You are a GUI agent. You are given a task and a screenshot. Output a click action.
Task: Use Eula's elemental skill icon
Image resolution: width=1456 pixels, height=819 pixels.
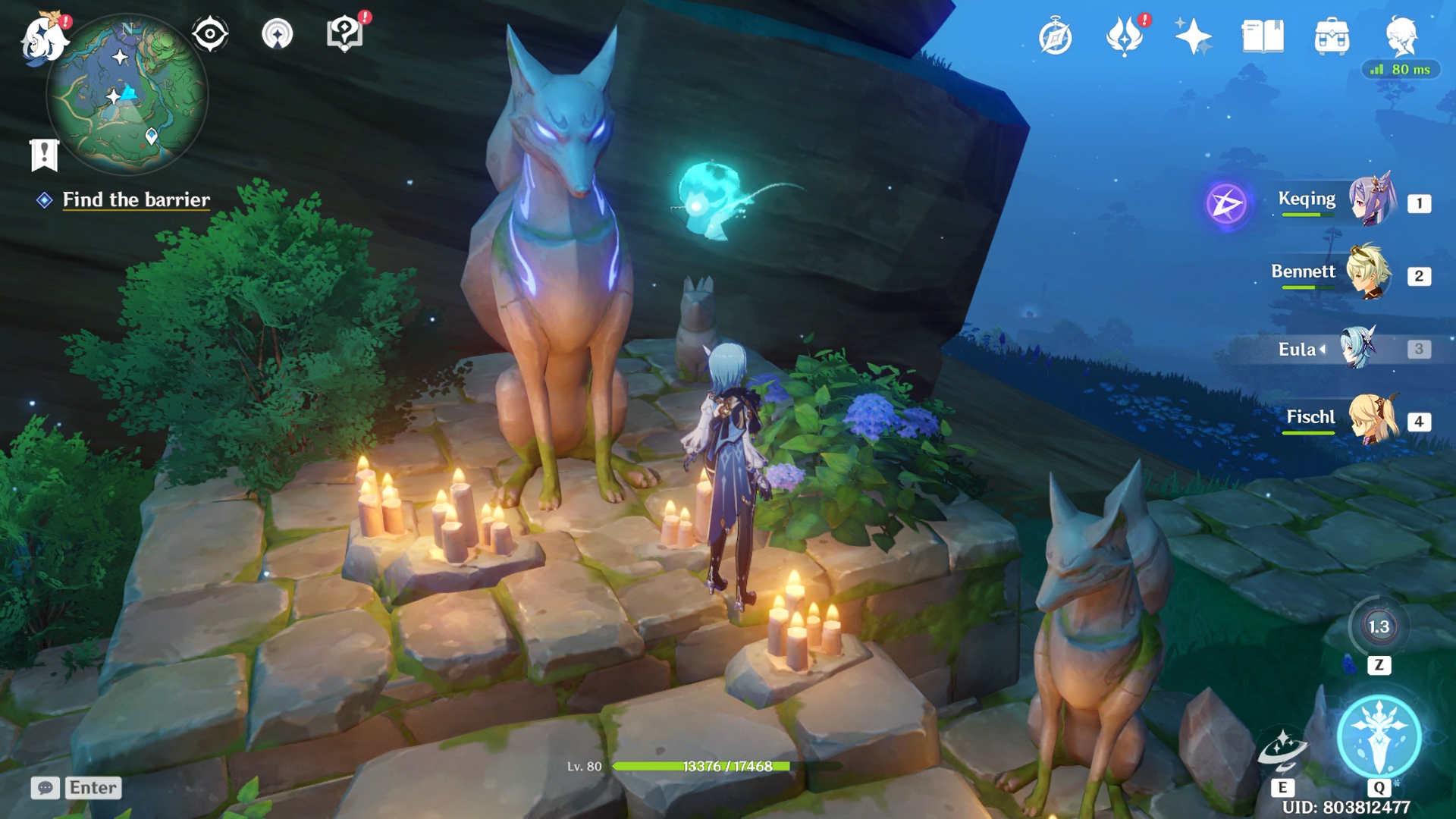pyautogui.click(x=1282, y=751)
